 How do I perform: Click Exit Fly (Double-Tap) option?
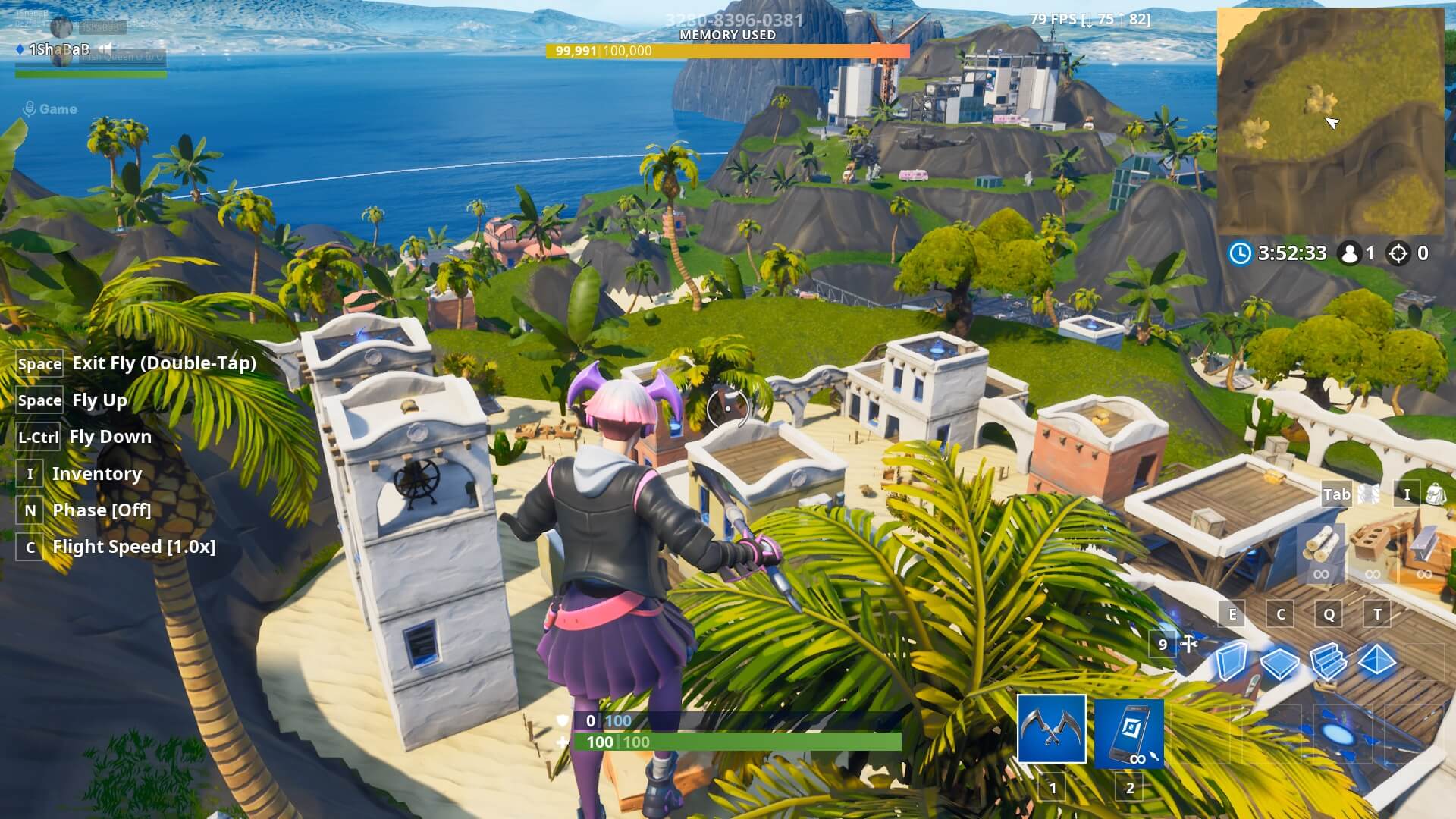click(x=164, y=363)
